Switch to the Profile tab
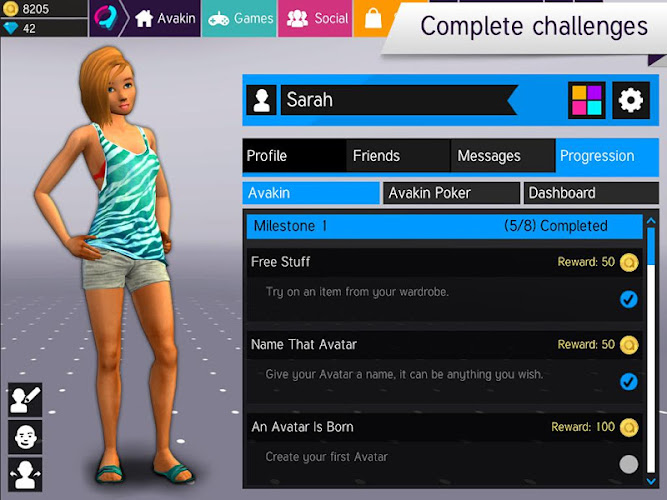 pos(294,156)
